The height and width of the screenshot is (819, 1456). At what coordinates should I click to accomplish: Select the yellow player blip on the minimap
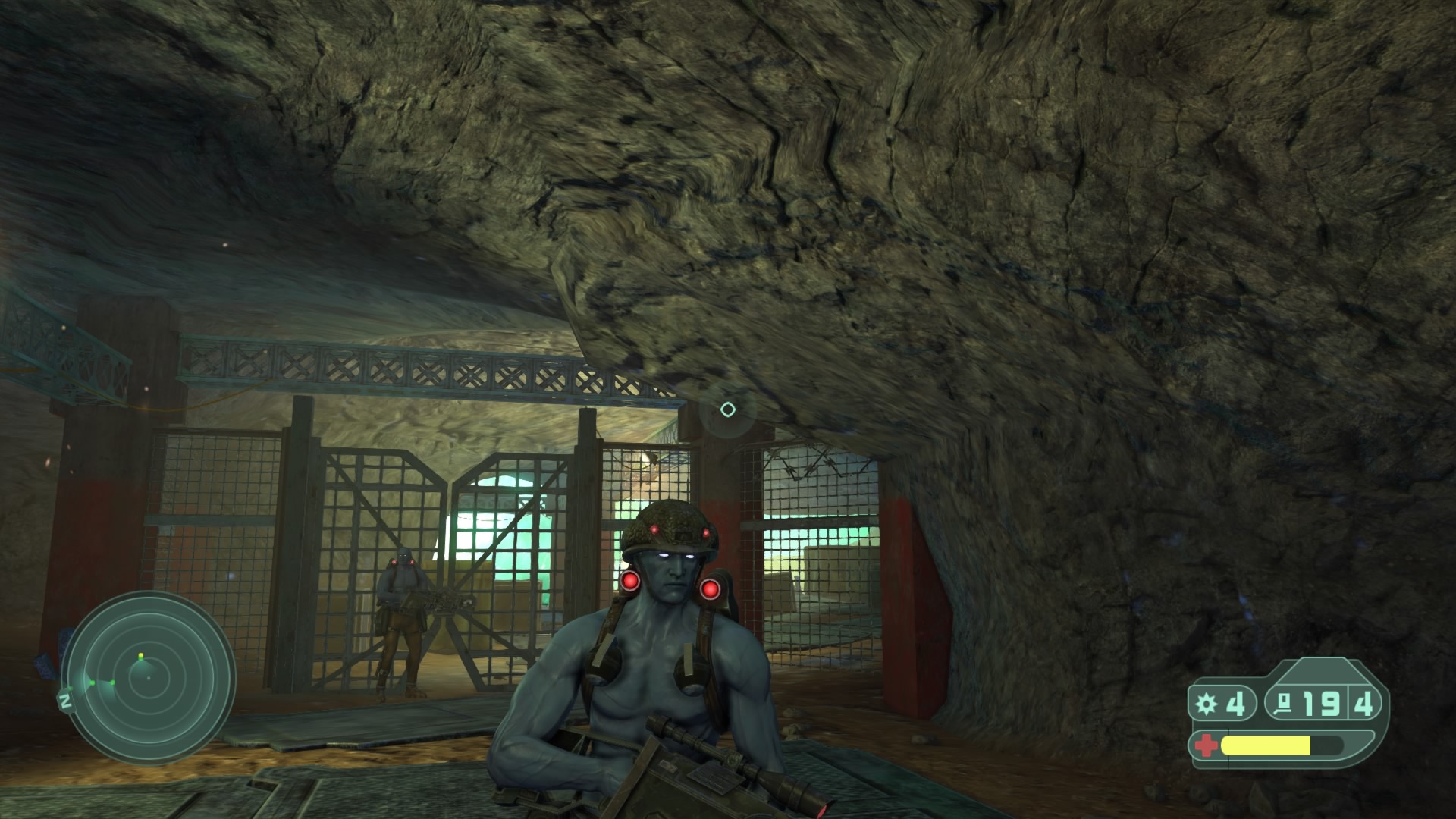pyautogui.click(x=140, y=655)
